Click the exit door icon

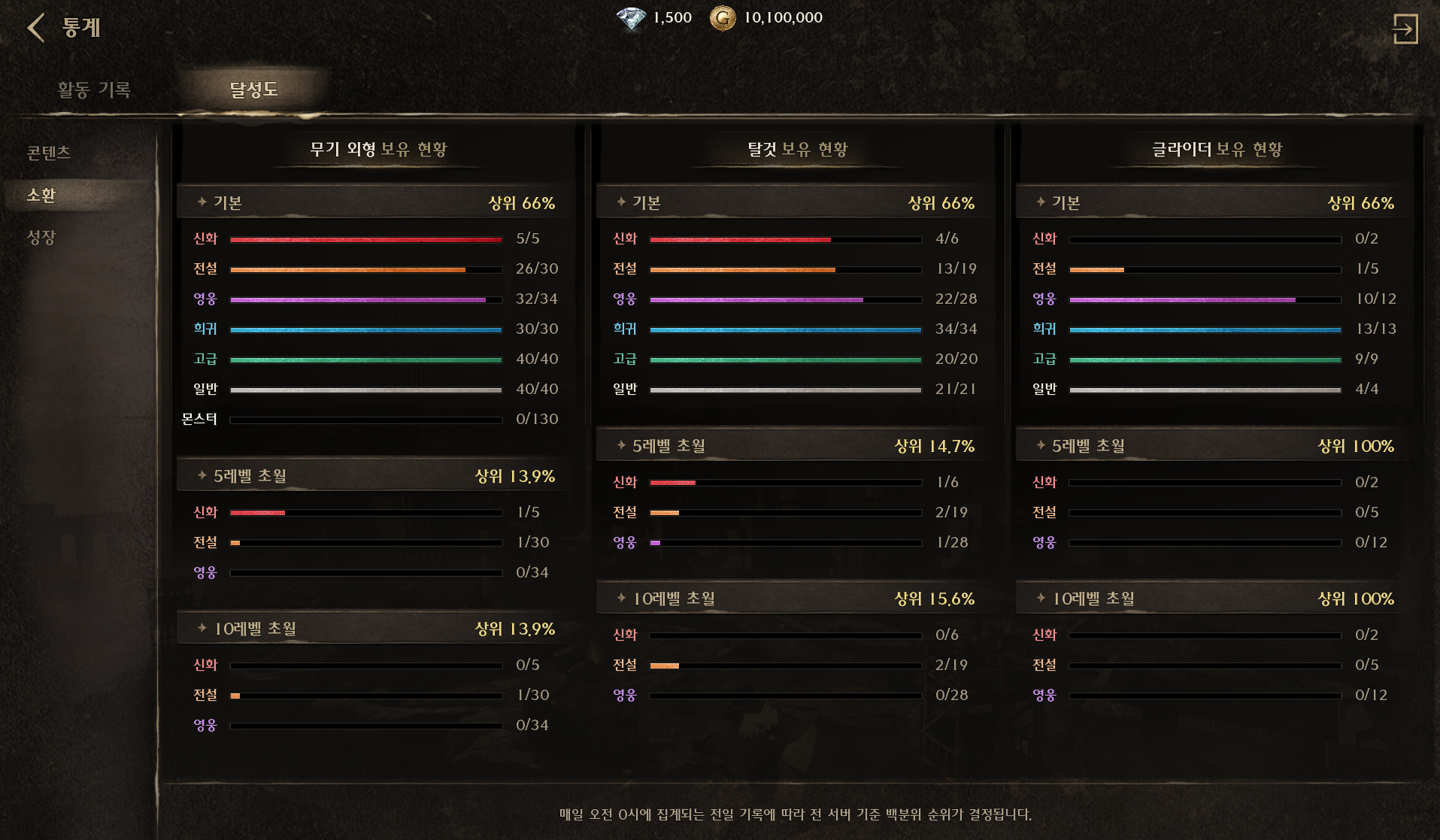[x=1404, y=29]
